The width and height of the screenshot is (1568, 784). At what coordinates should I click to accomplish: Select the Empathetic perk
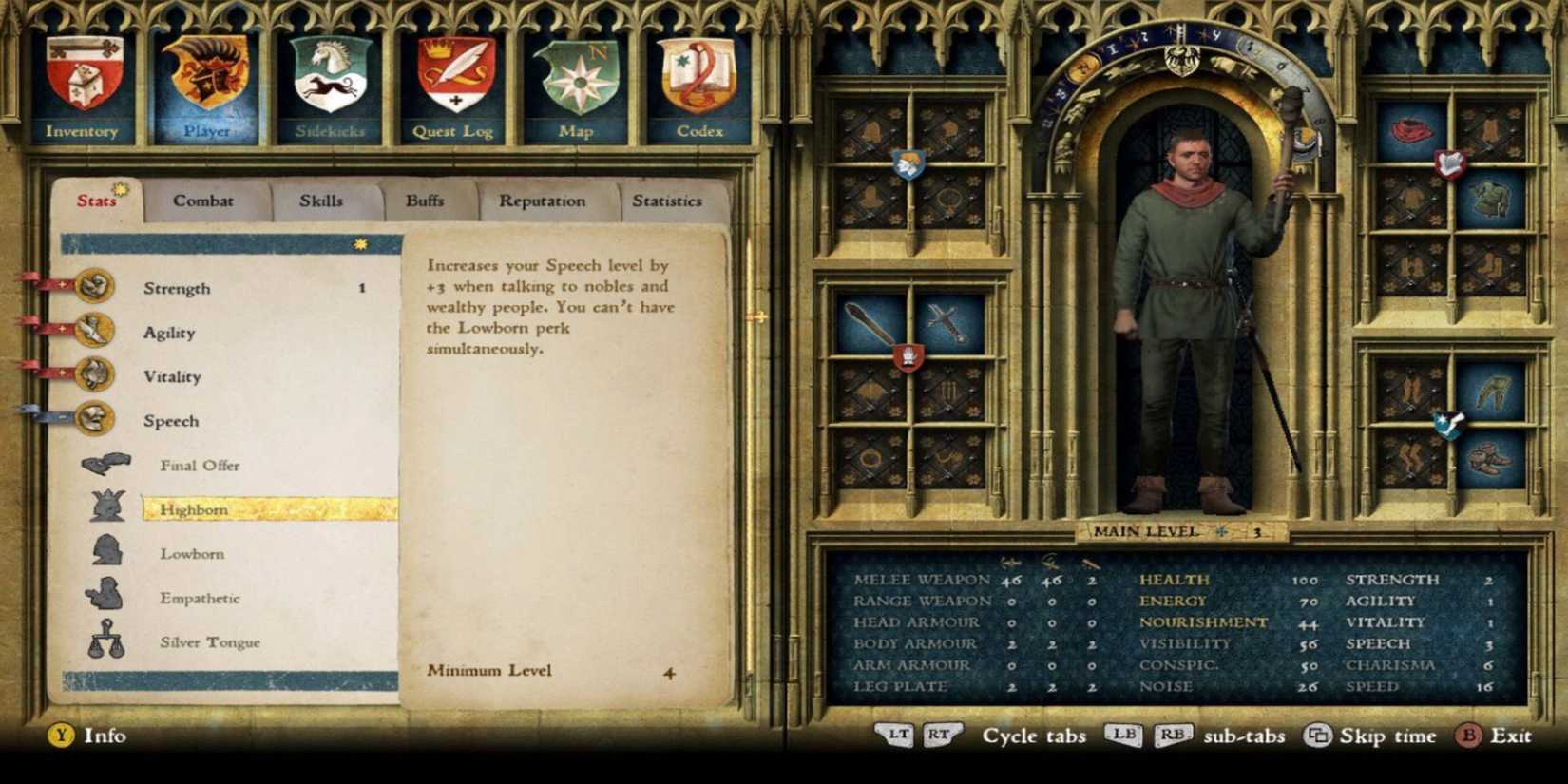point(202,598)
